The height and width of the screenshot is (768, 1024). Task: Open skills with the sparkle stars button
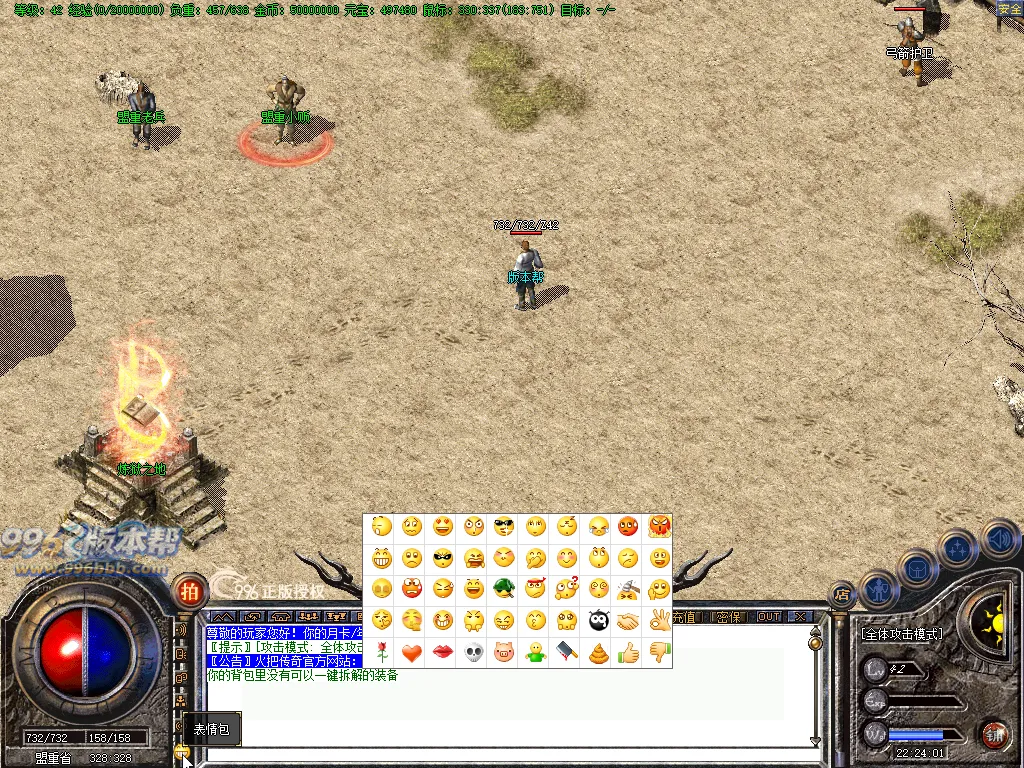click(x=957, y=548)
